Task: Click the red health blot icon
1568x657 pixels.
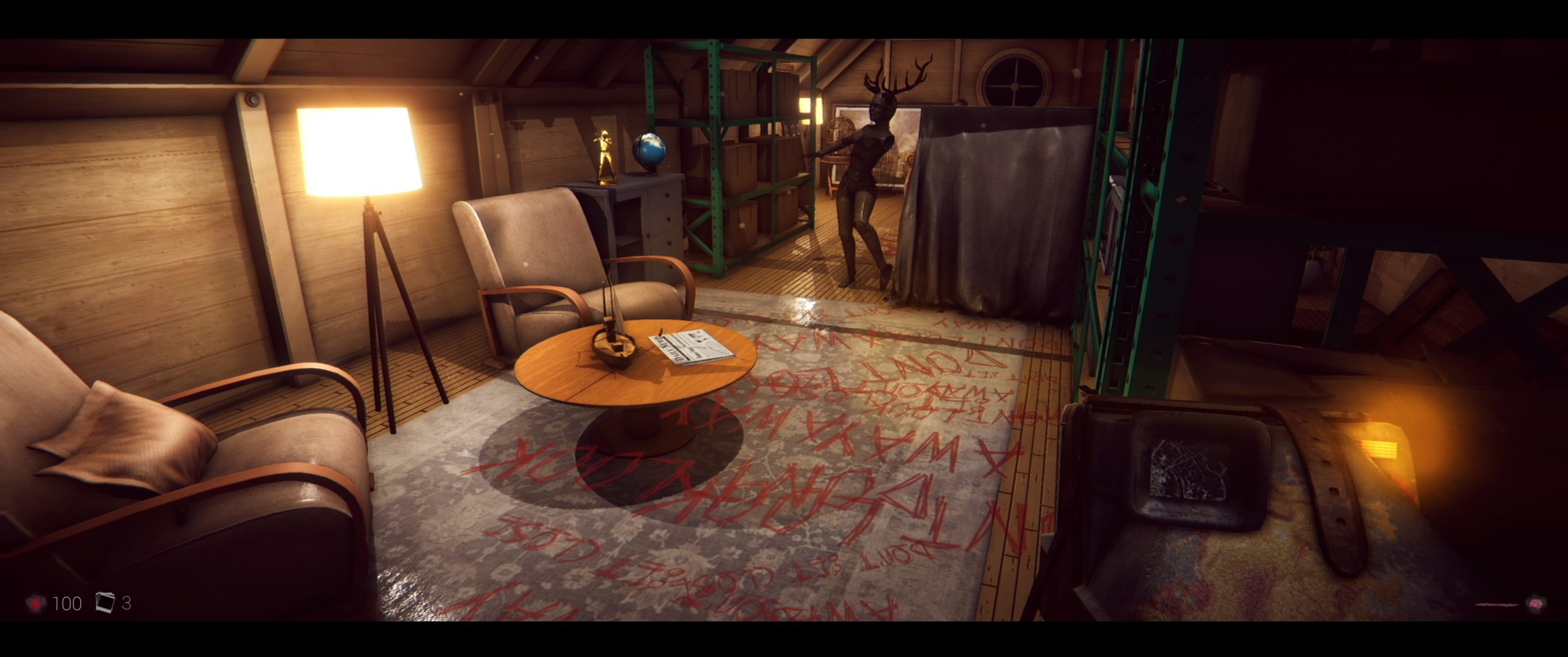Action: (x=37, y=604)
